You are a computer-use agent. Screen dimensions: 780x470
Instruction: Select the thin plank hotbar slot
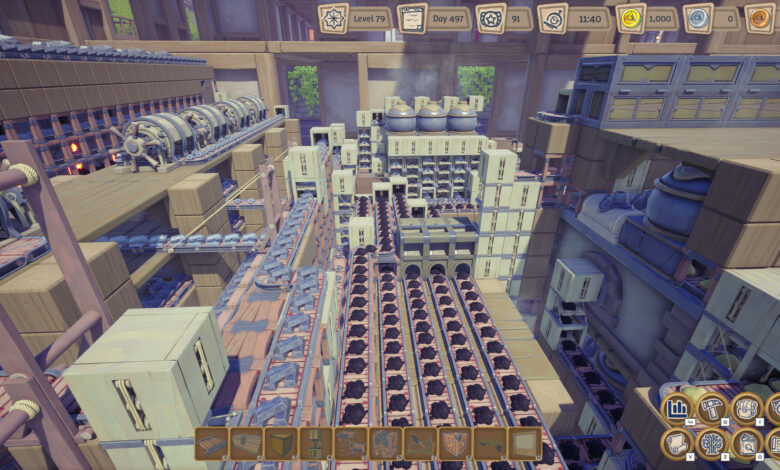coord(489,443)
